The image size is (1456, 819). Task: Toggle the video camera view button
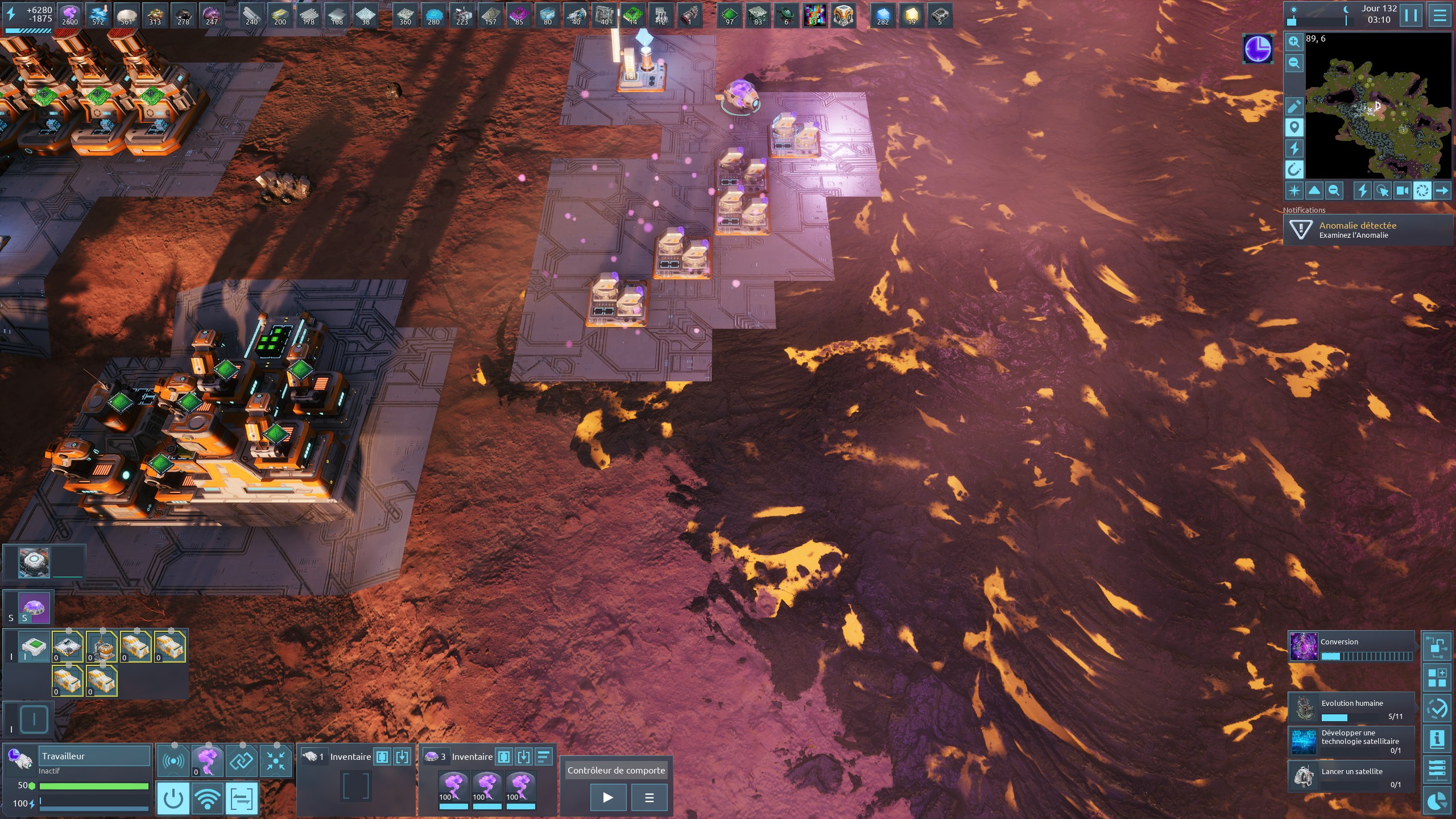(x=1403, y=191)
